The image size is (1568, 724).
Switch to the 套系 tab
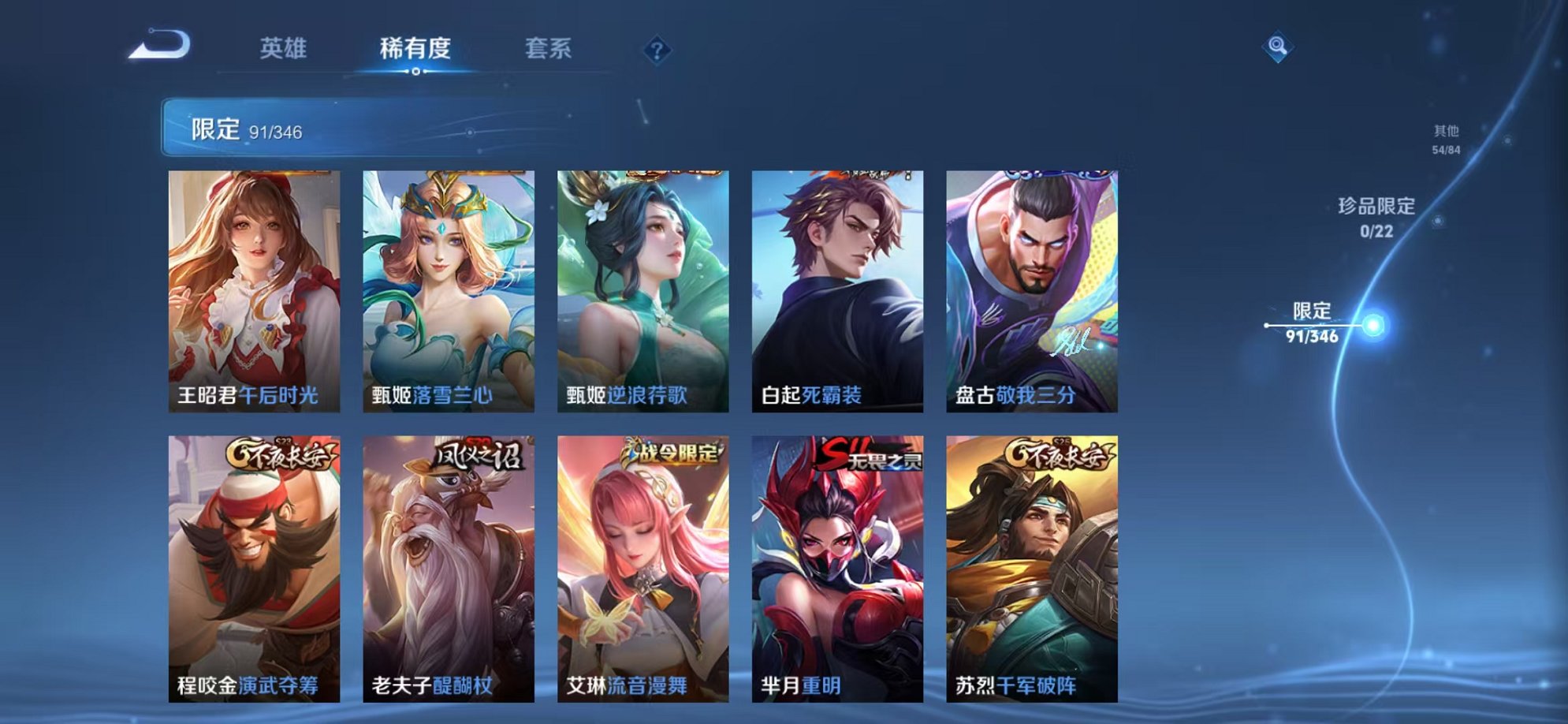coord(549,49)
